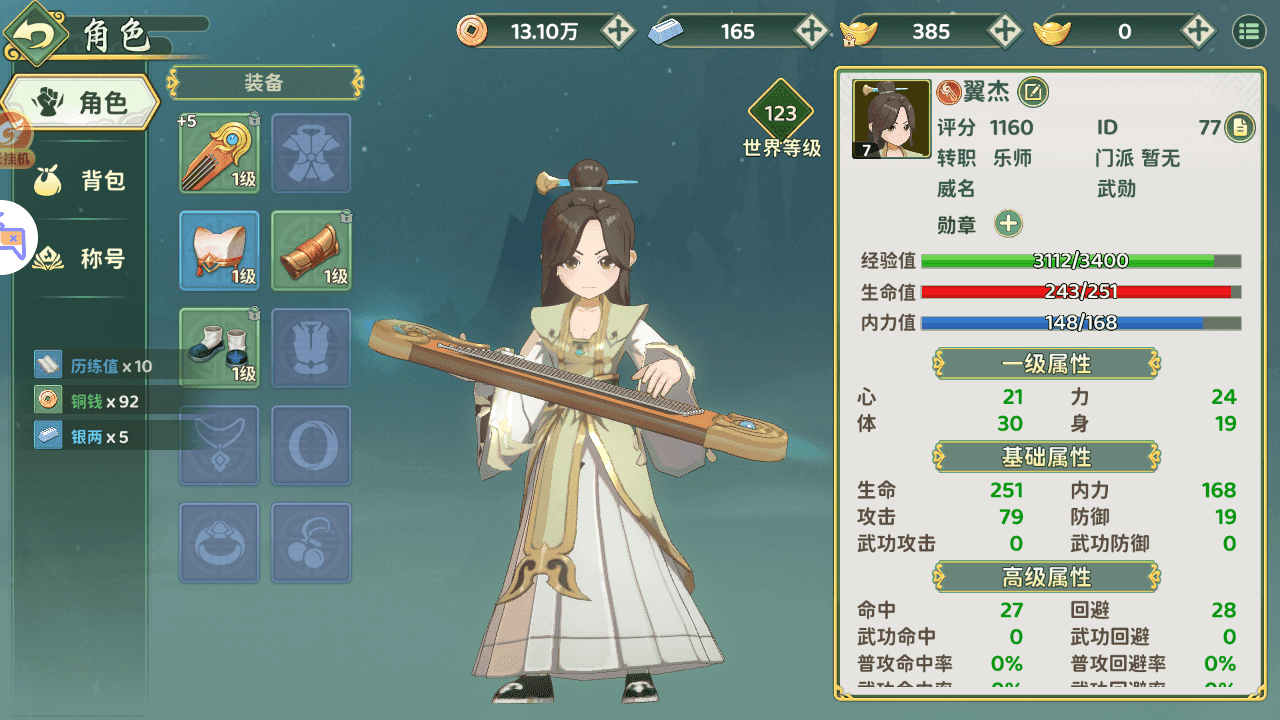Click the necklace equipment slot
Screen dimensions: 1280x720
pos(219,446)
